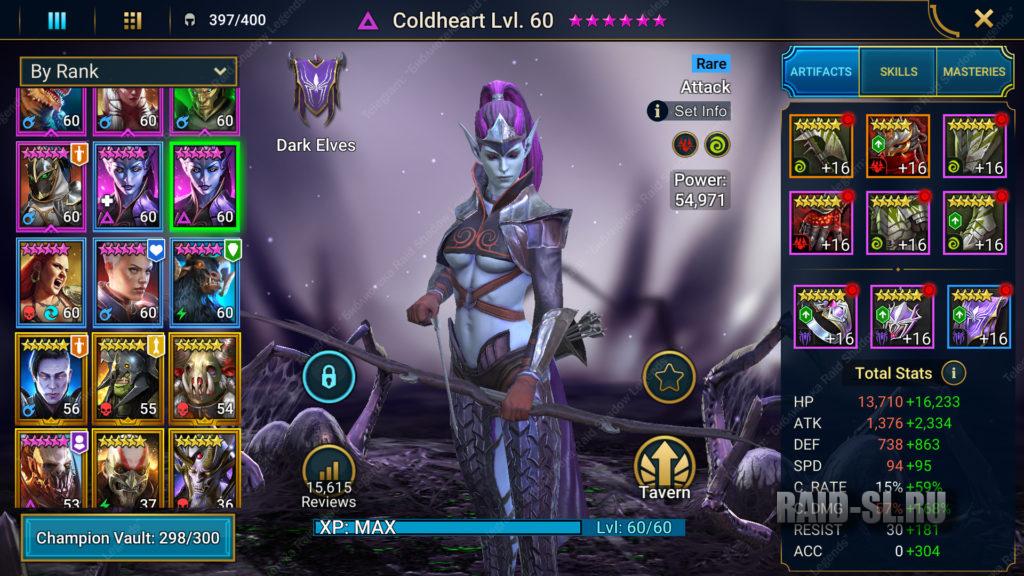Open the Champion Vault 298/300
The image size is (1024, 576).
tap(126, 538)
